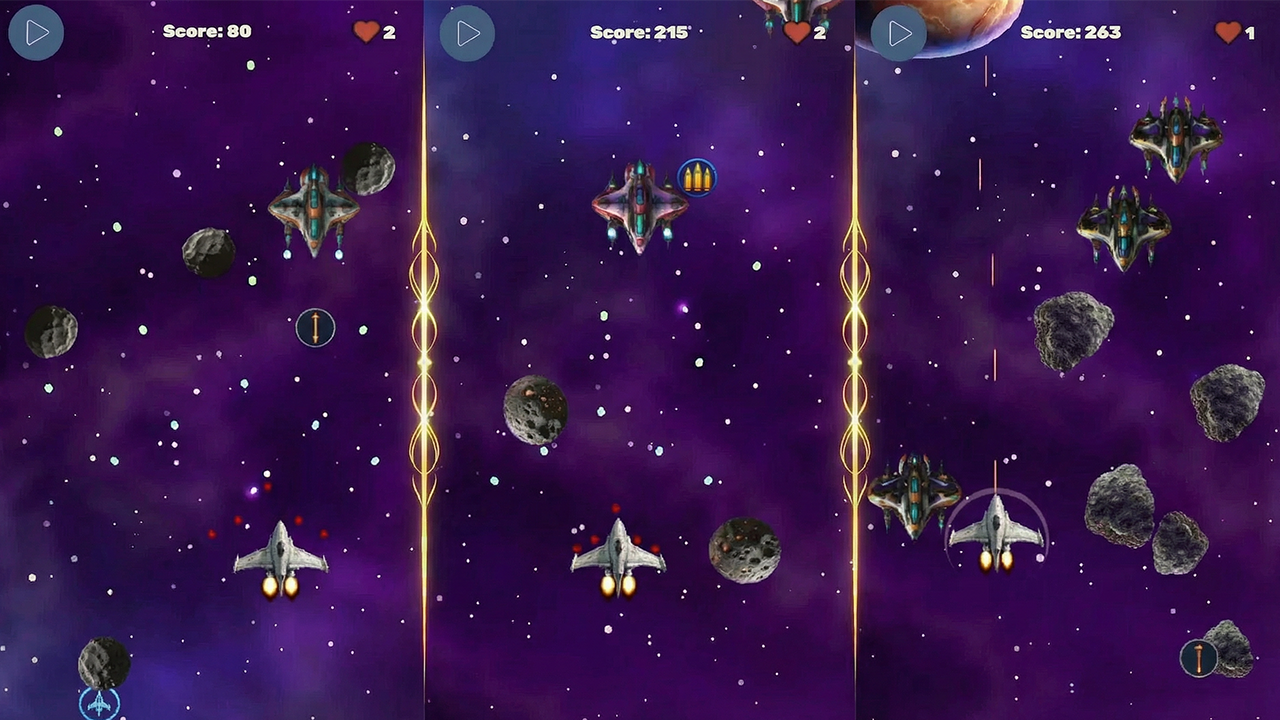1280x720 pixels.
Task: Click the Score: 263 label
Action: [x=1070, y=31]
